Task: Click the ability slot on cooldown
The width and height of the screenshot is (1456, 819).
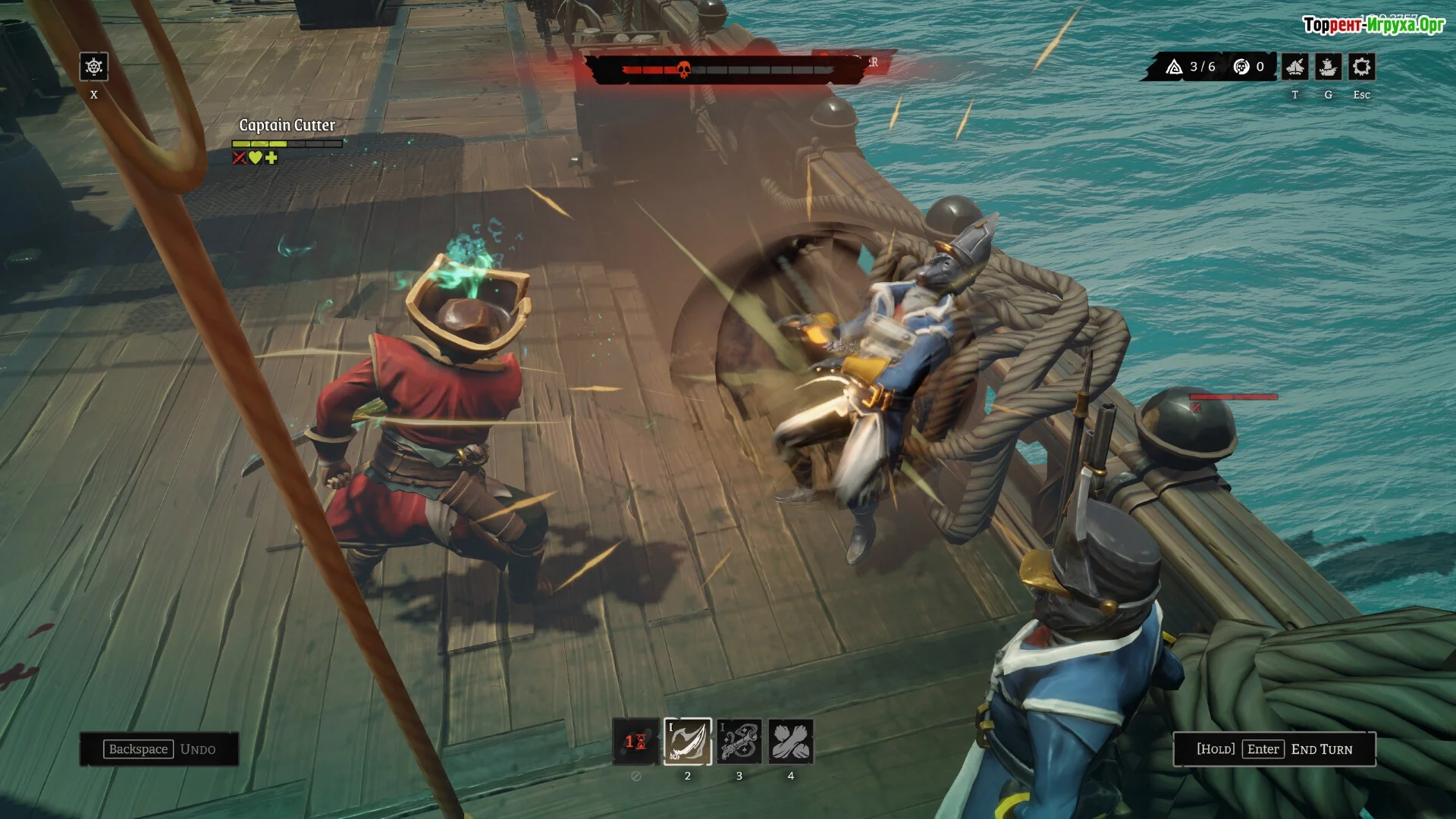Action: [636, 741]
